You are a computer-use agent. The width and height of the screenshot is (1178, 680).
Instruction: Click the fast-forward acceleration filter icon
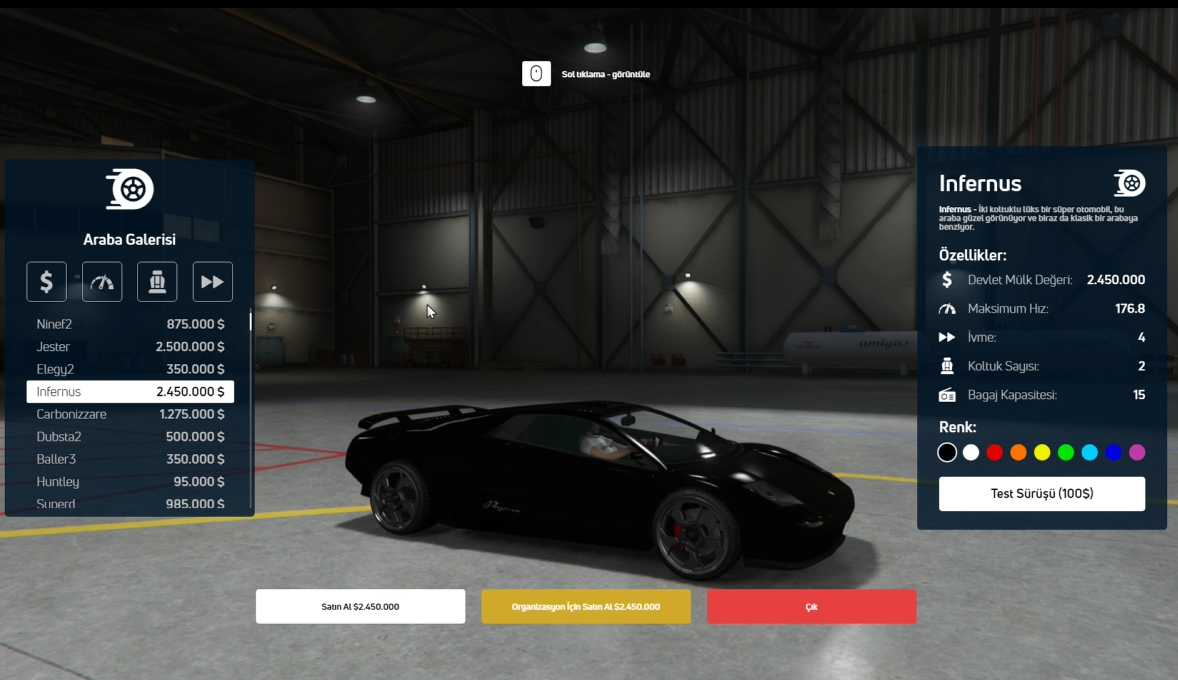point(212,282)
